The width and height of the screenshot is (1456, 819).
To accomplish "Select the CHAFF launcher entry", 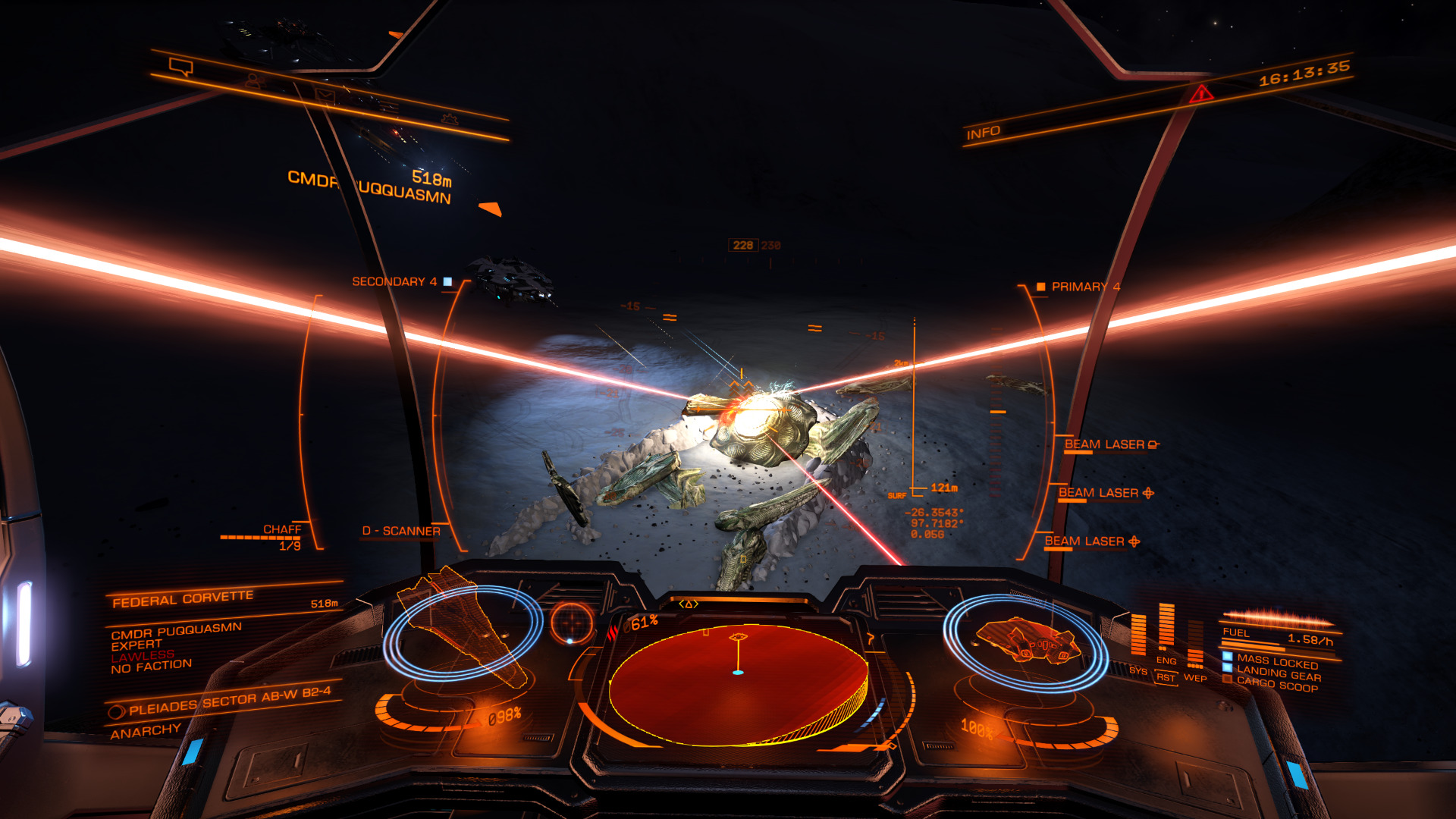I will [x=281, y=530].
